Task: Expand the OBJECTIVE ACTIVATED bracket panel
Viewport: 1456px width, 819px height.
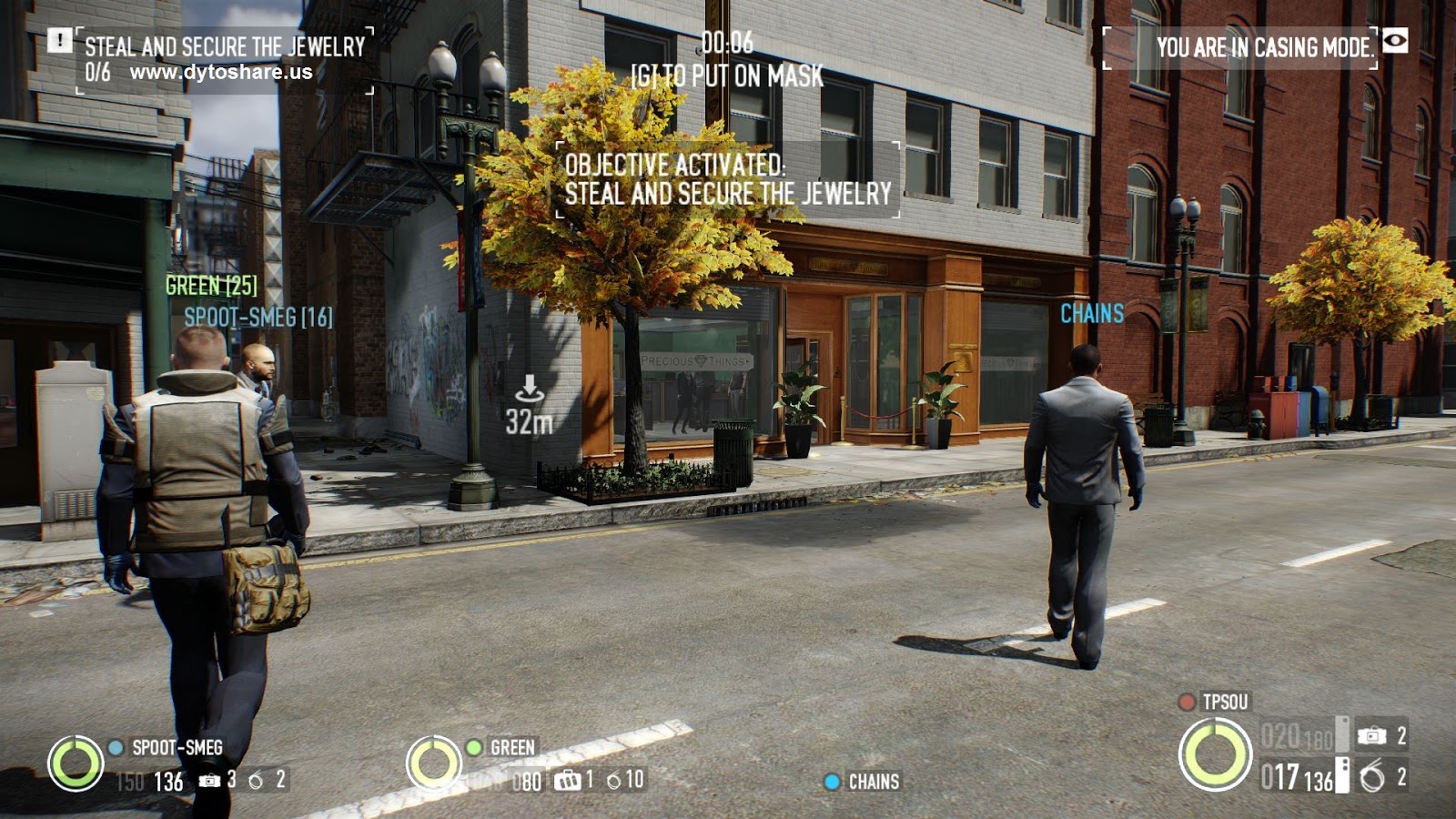Action: click(727, 180)
